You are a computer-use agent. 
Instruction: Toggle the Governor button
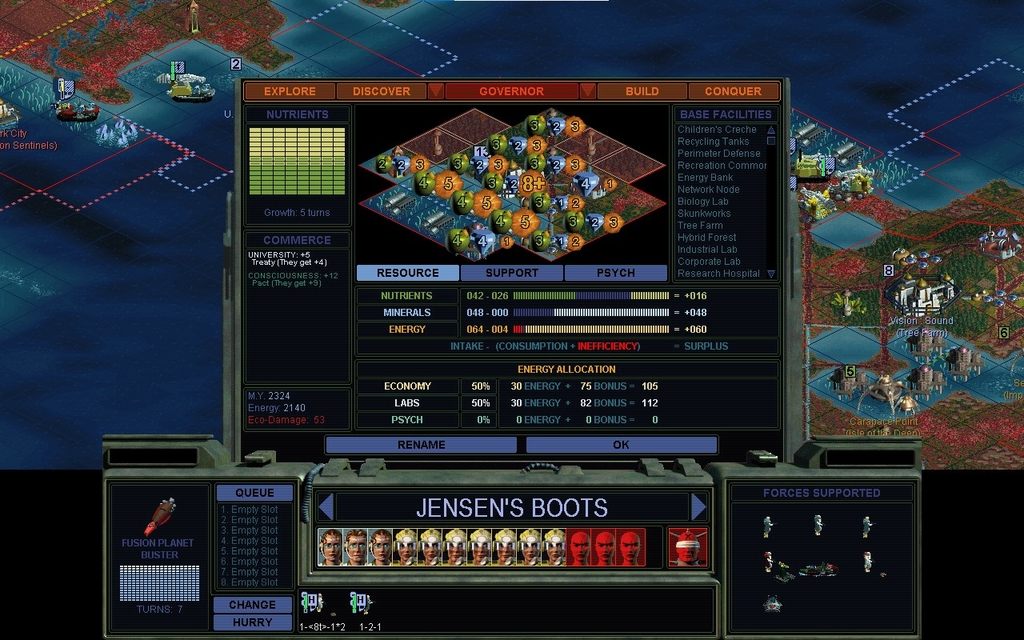tap(511, 91)
